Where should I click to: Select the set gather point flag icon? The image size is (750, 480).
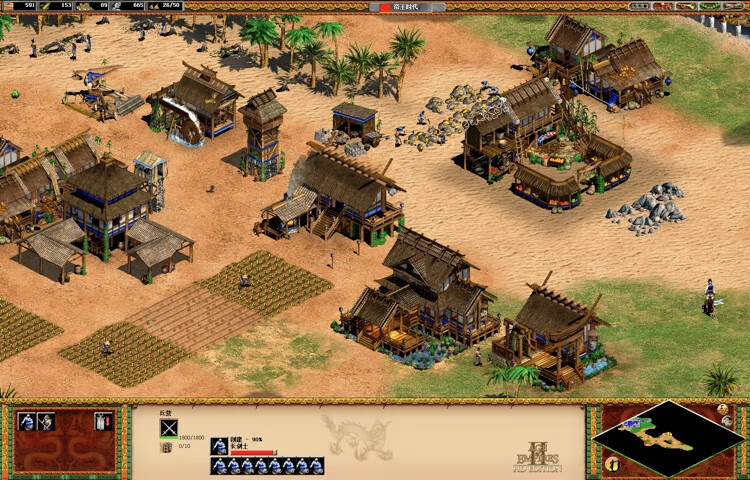[101, 422]
